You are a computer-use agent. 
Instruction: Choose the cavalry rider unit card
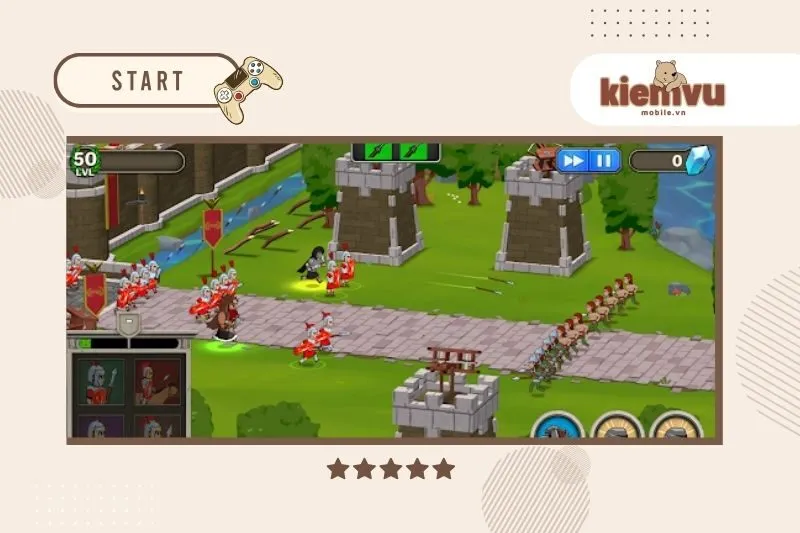pyautogui.click(x=159, y=381)
